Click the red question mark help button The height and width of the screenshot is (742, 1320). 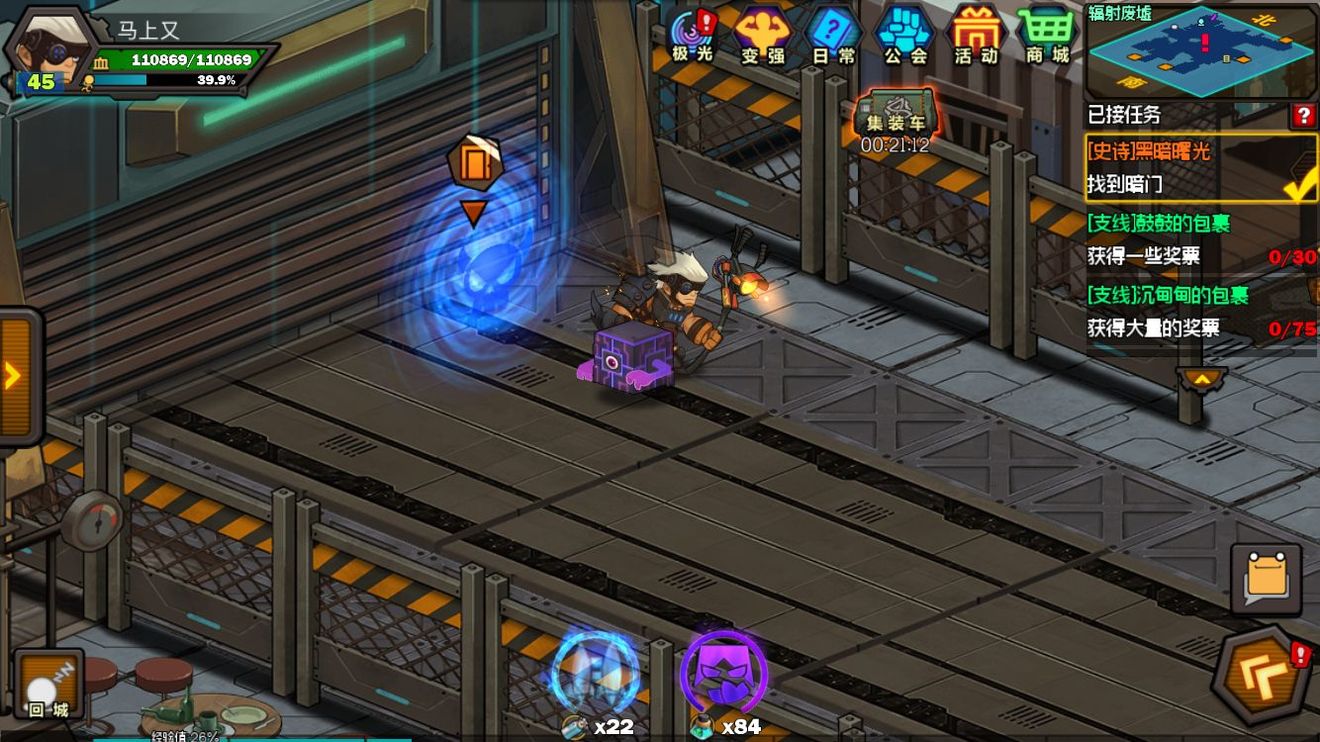point(1303,116)
